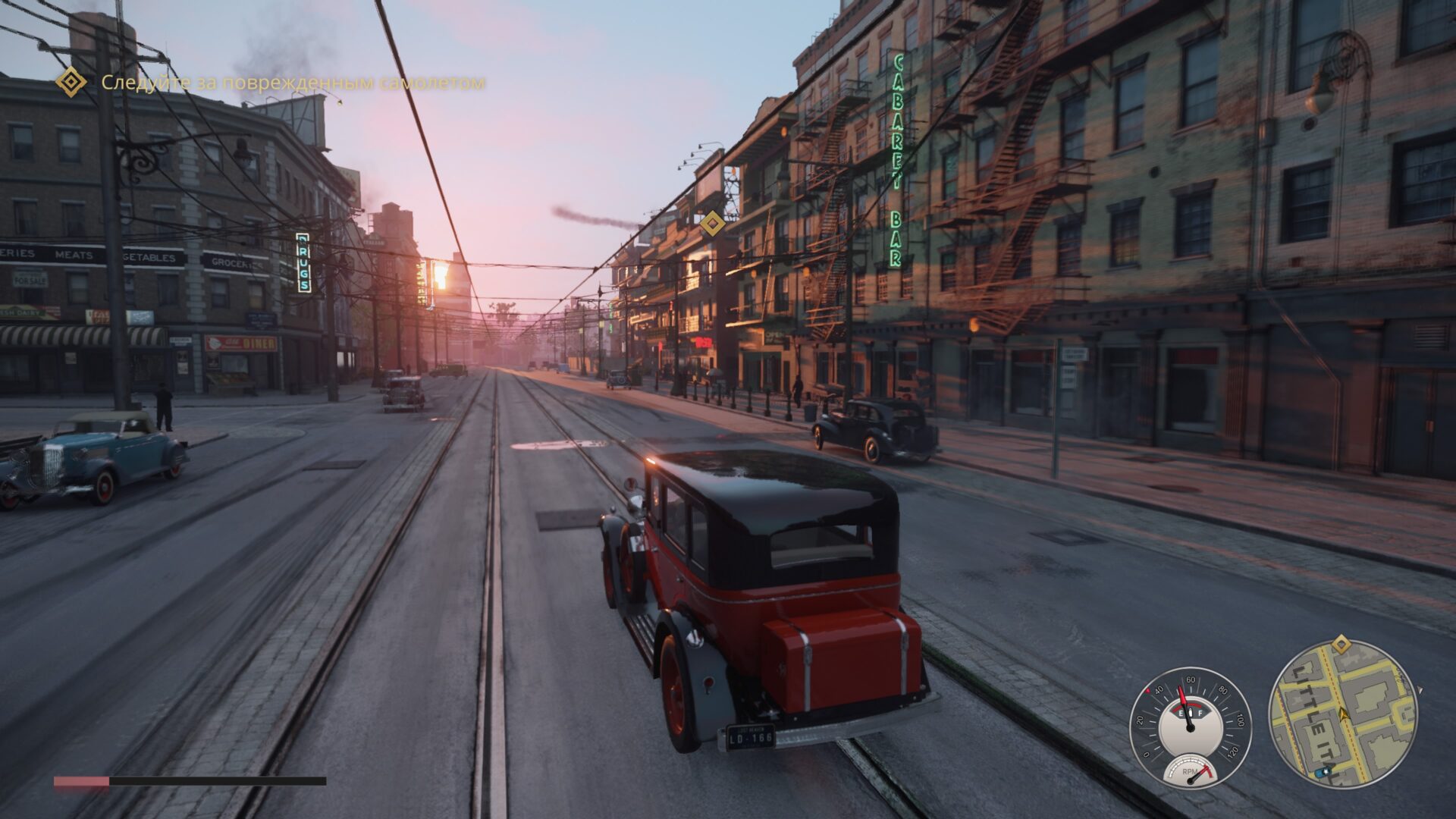Click the speedometer gauge
The width and height of the screenshot is (1456, 819).
[x=1190, y=718]
